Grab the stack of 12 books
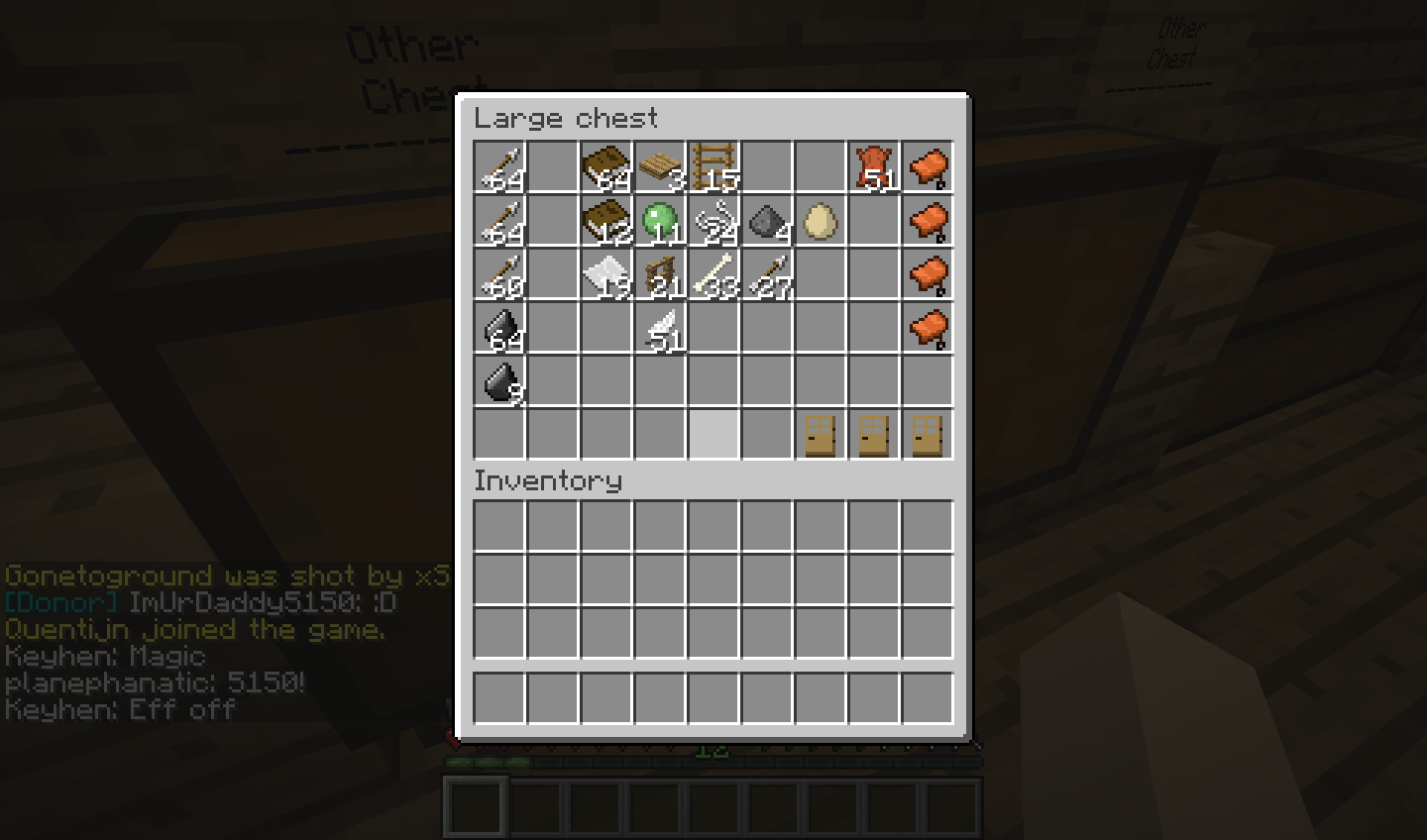The height and width of the screenshot is (840, 1427). click(x=606, y=221)
